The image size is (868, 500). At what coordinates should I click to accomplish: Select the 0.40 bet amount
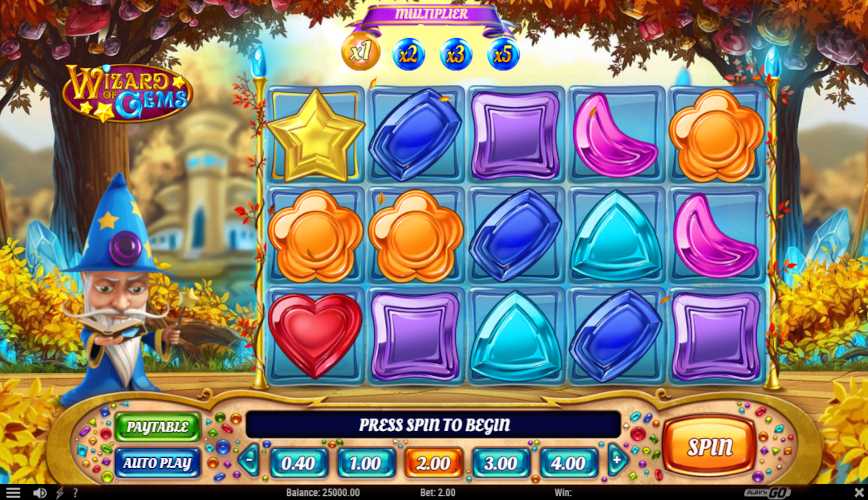coord(298,463)
